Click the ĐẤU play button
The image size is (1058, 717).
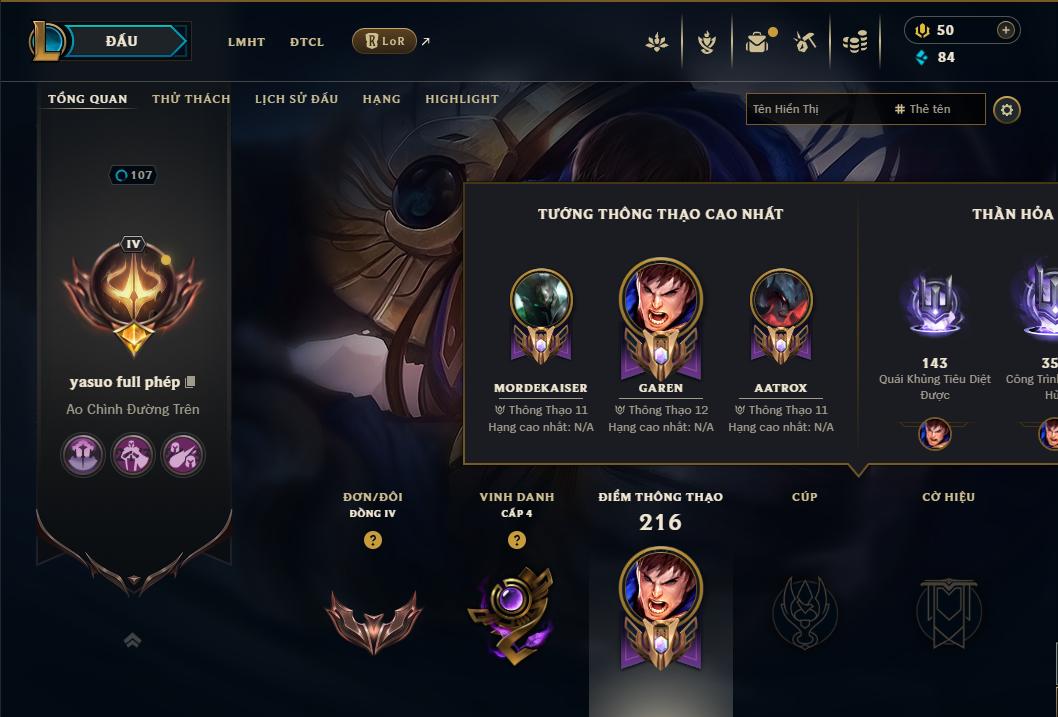tap(122, 41)
